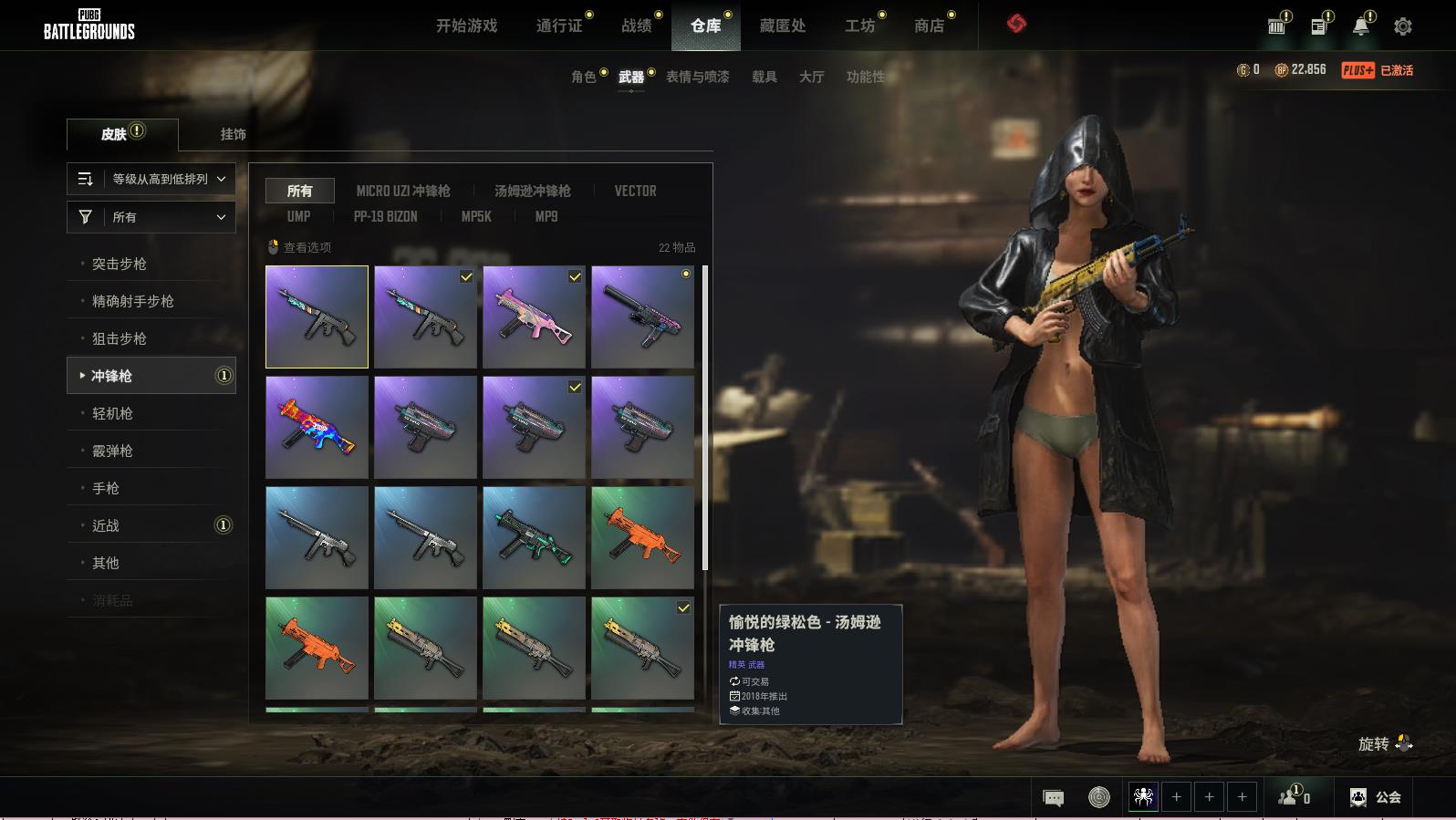This screenshot has height=820, width=1456.
Task: Select the 狙击步枪 sniper rifle category
Action: click(x=120, y=338)
